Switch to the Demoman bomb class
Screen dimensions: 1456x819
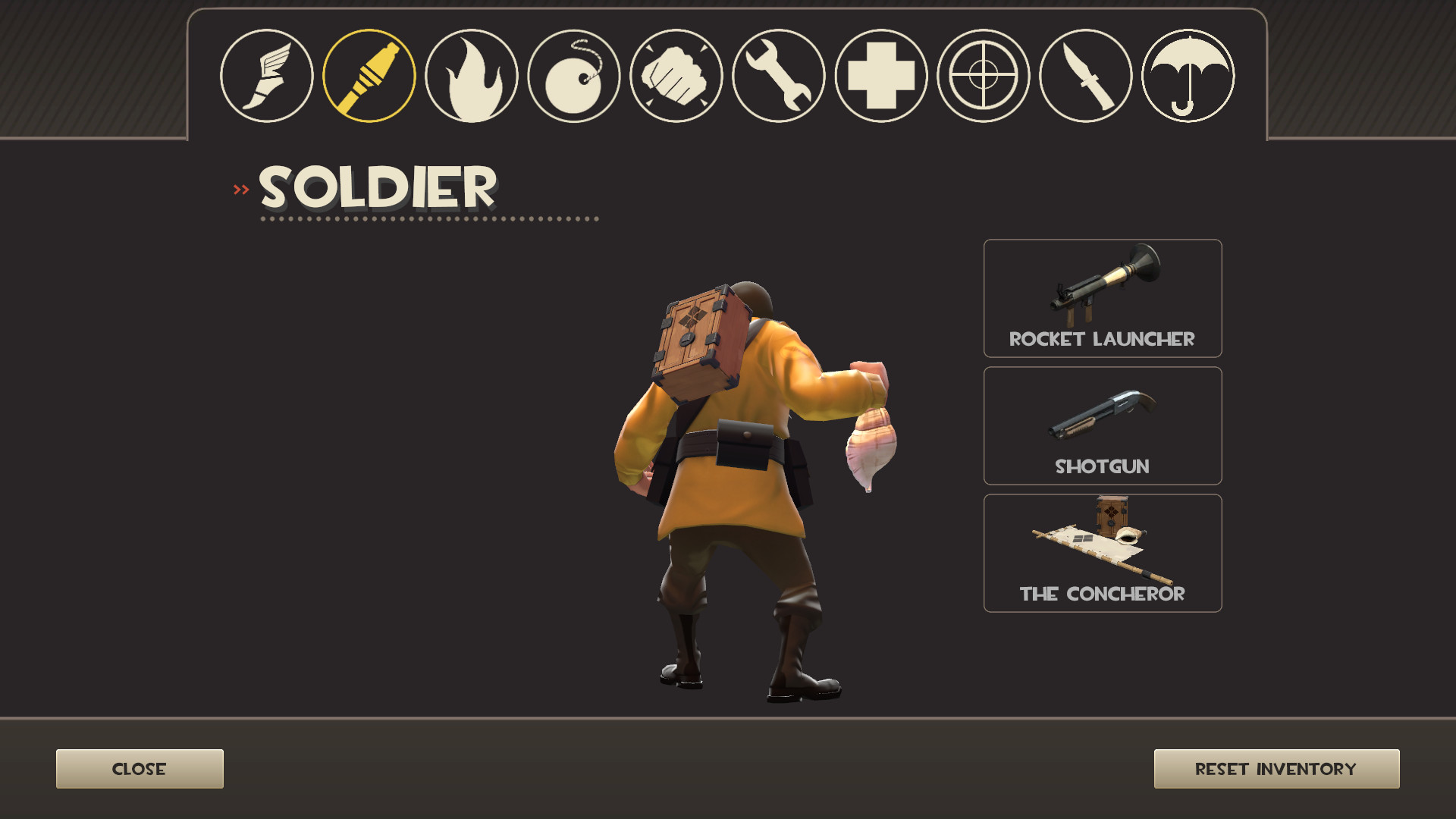(x=574, y=75)
